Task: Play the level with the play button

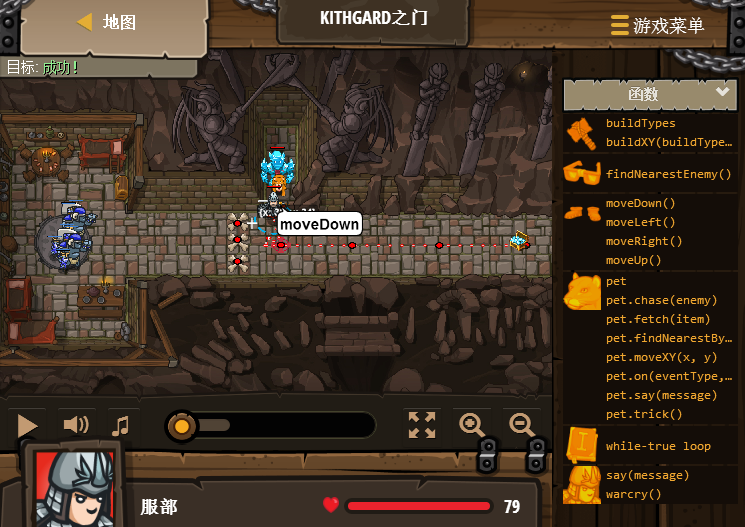Action: [27, 426]
